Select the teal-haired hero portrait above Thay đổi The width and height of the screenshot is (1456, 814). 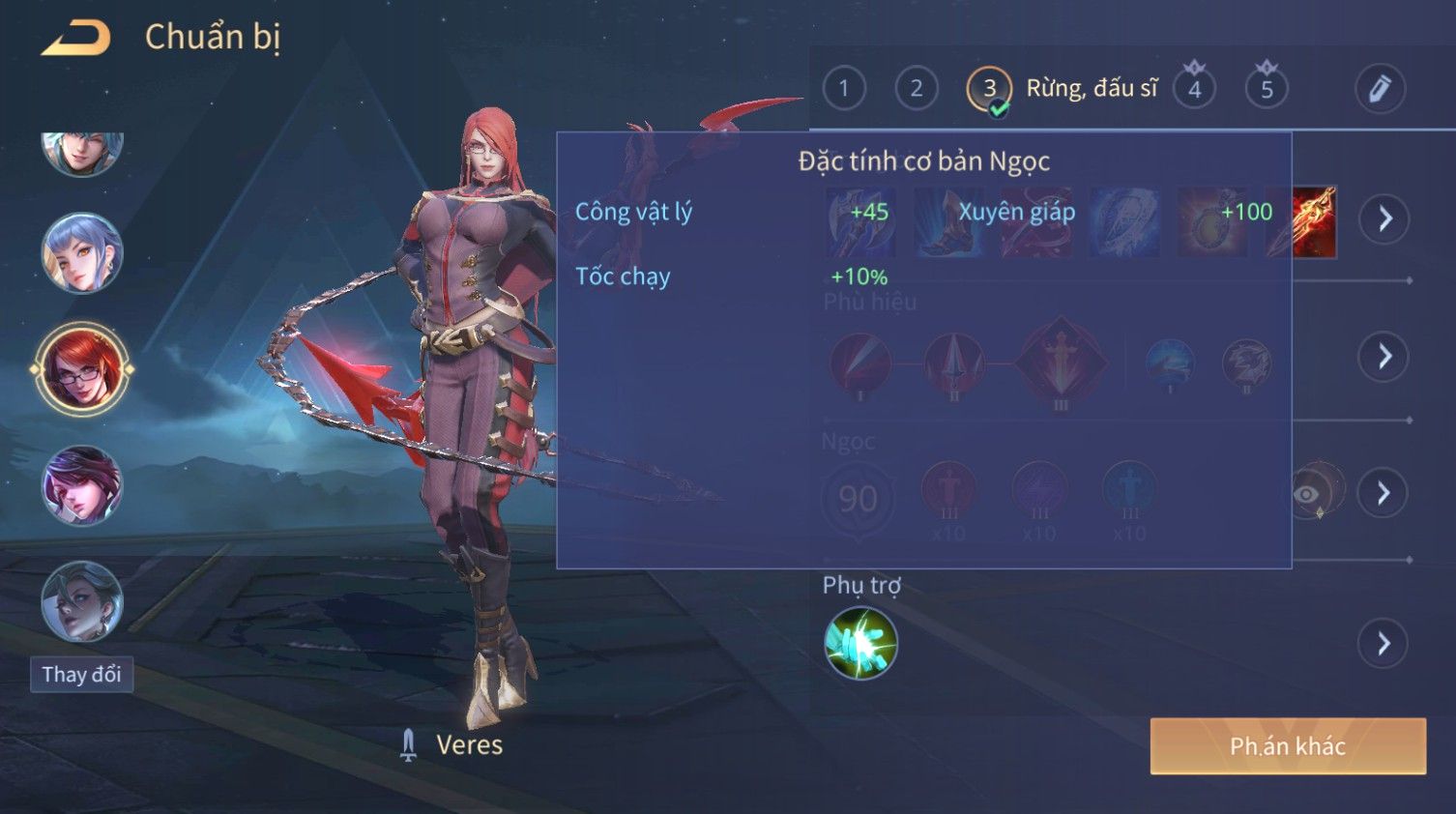pos(82,601)
